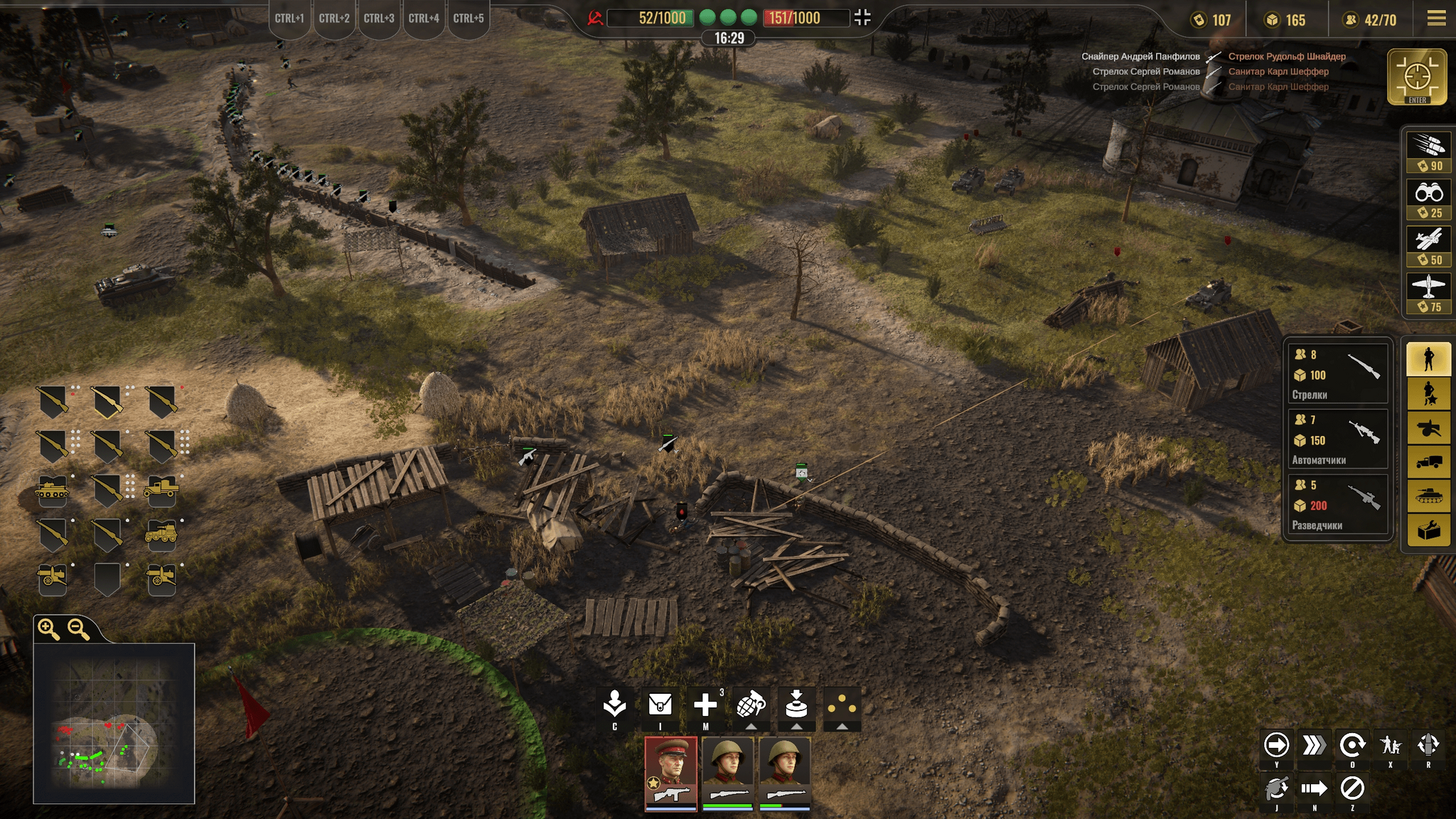Zoom out the minimap
The height and width of the screenshot is (819, 1456).
[77, 628]
